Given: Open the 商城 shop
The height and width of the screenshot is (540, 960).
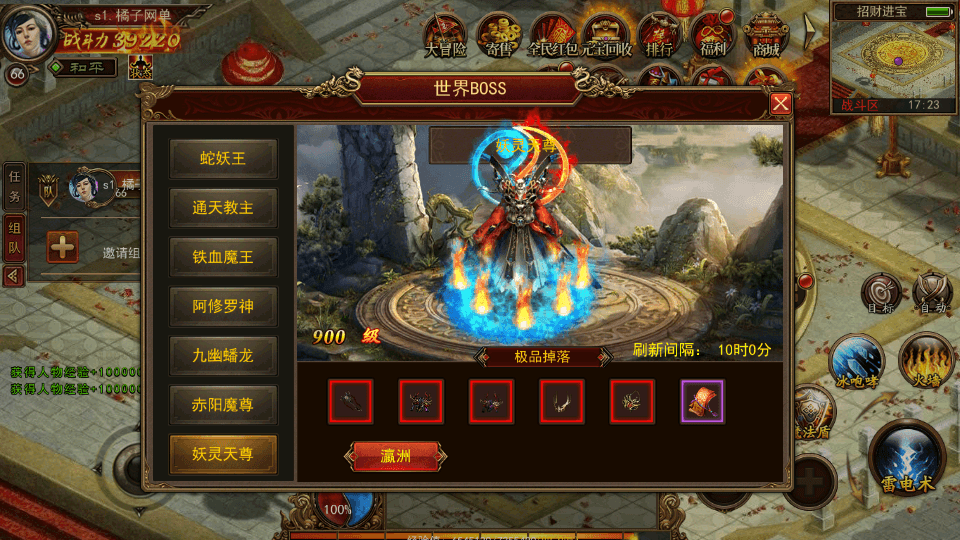Looking at the screenshot, I should [x=766, y=35].
